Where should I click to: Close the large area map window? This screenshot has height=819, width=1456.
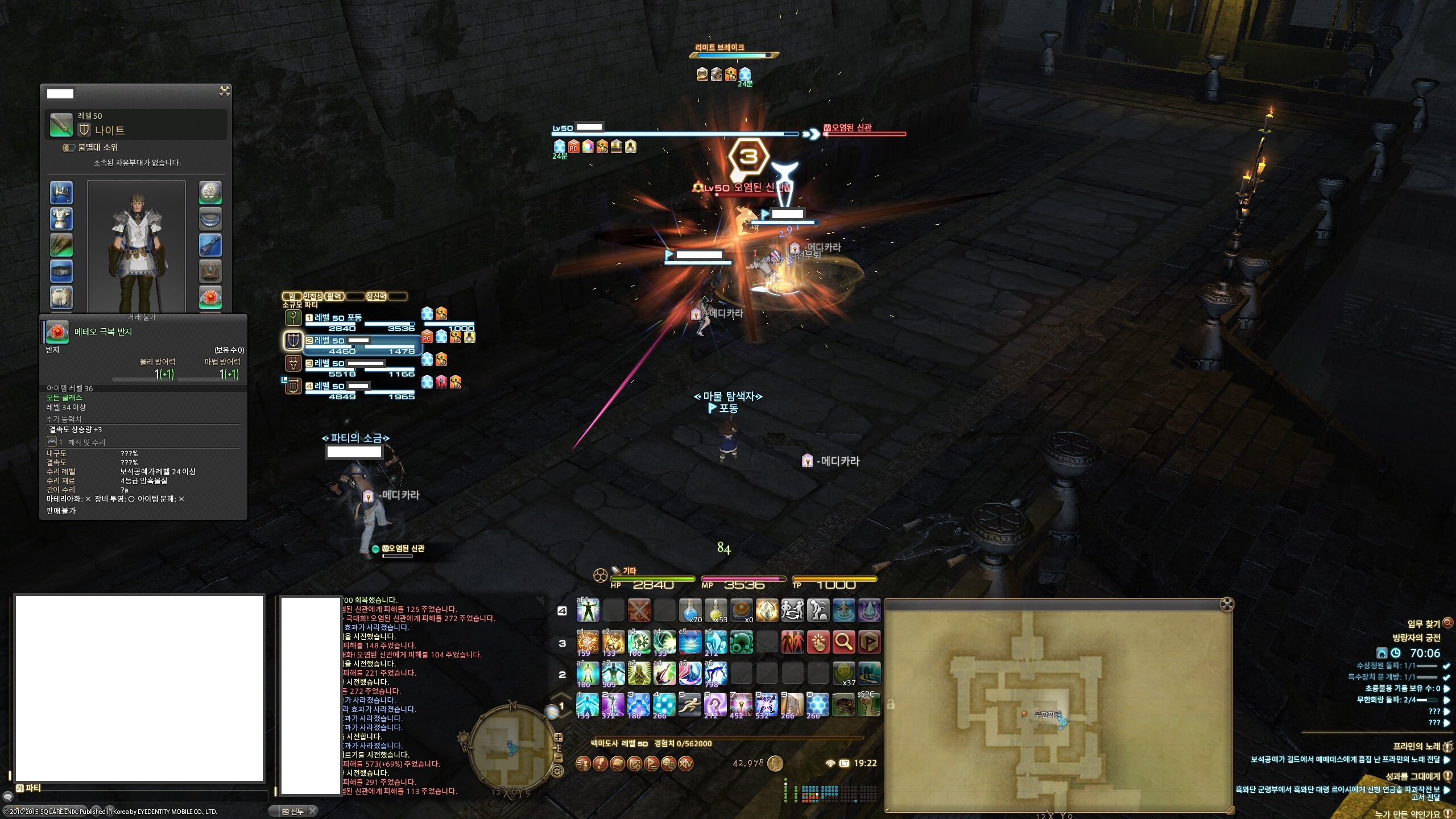point(1227,604)
